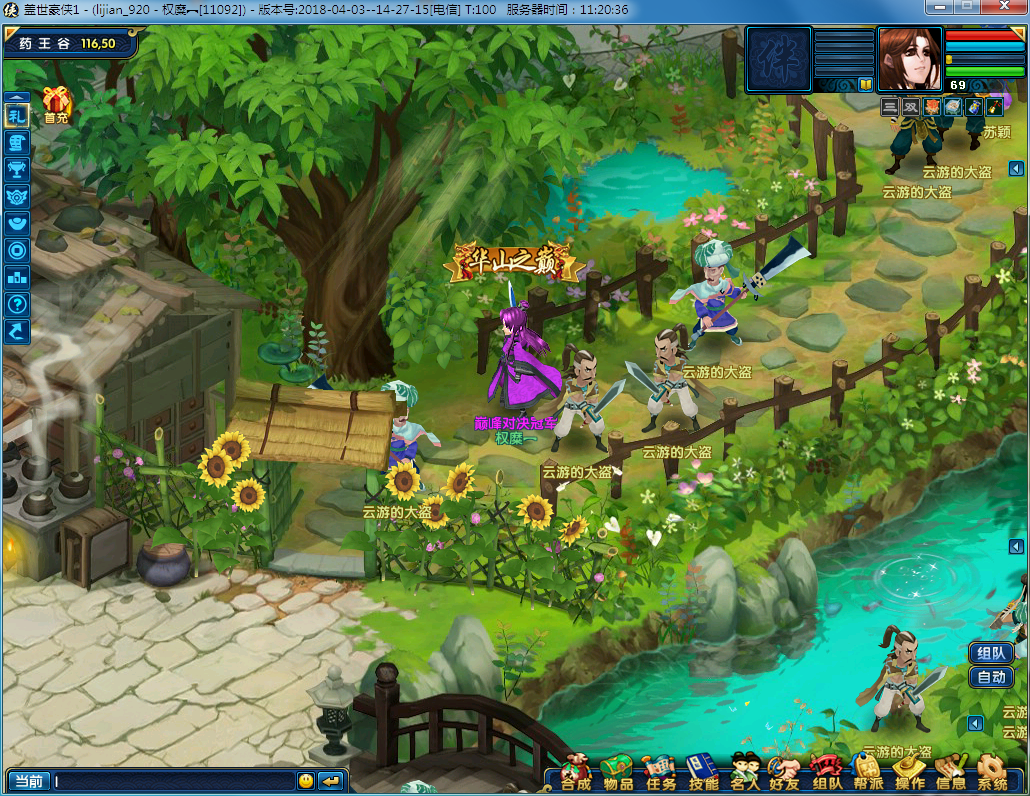This screenshot has width=1030, height=796.
Task: Select the 礼 gift icon in sidebar
Action: point(17,115)
